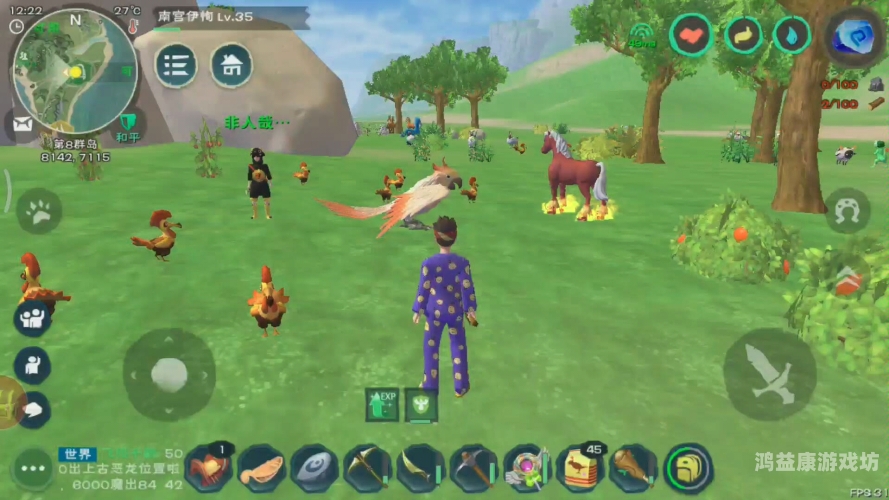
Task: Tap the horseshoe mount button
Action: tap(847, 211)
